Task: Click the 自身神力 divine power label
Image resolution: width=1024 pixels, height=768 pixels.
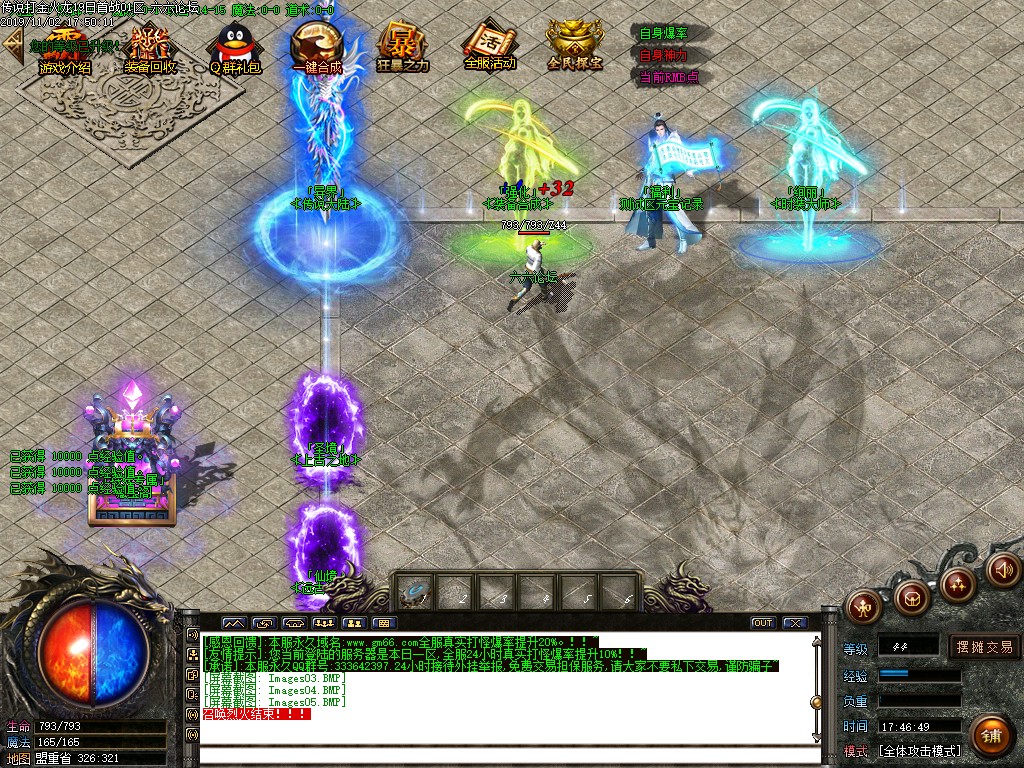Action: [663, 55]
